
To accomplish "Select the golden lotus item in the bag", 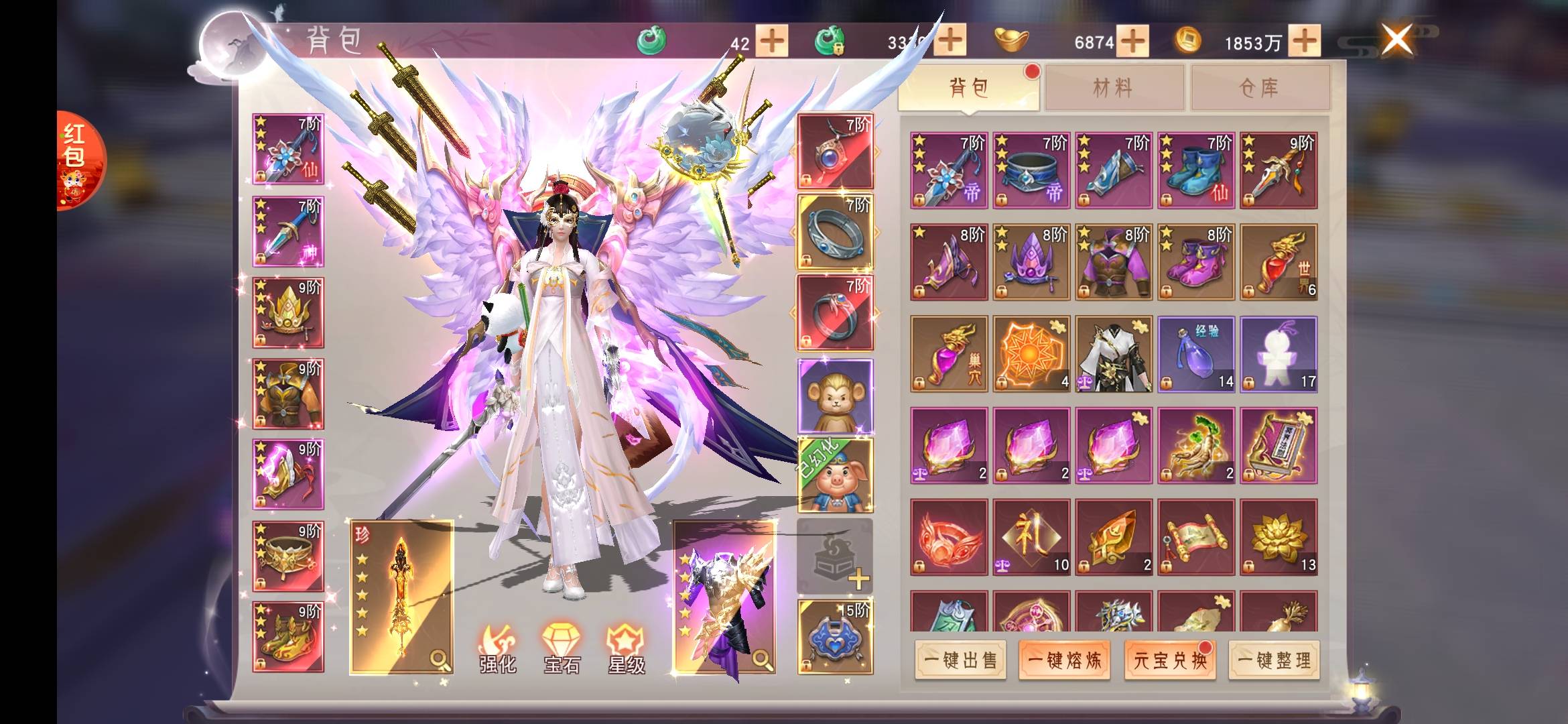I will [1279, 537].
